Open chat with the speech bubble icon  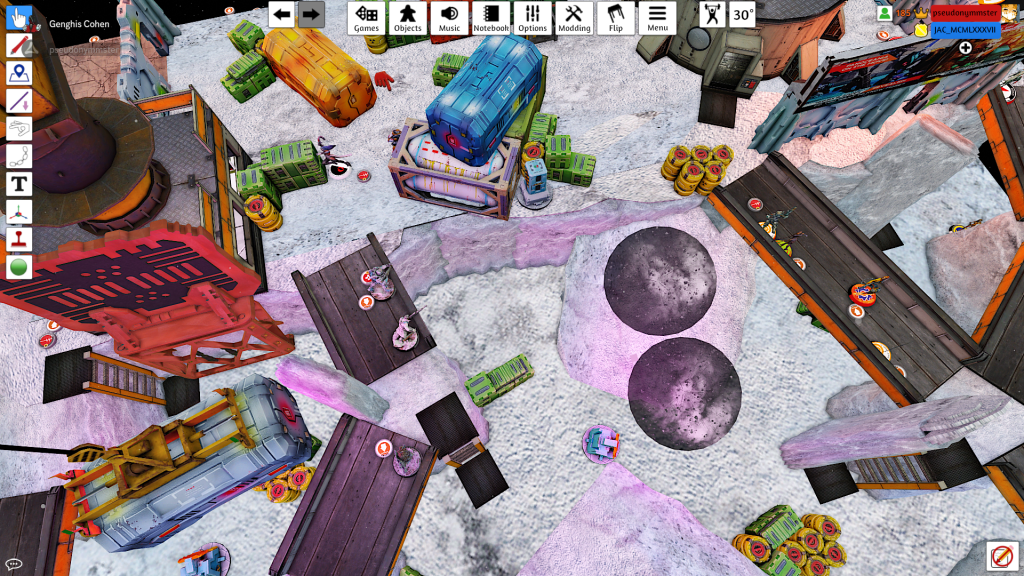click(13, 565)
